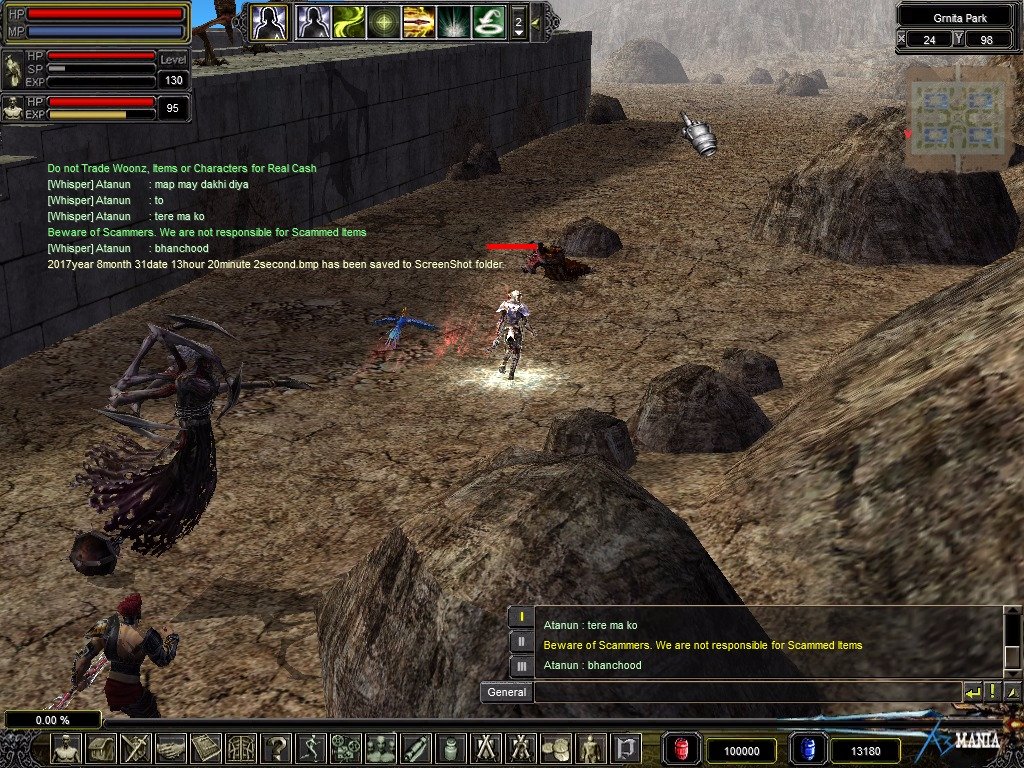Activate the green crosshair target skill

coord(384,21)
